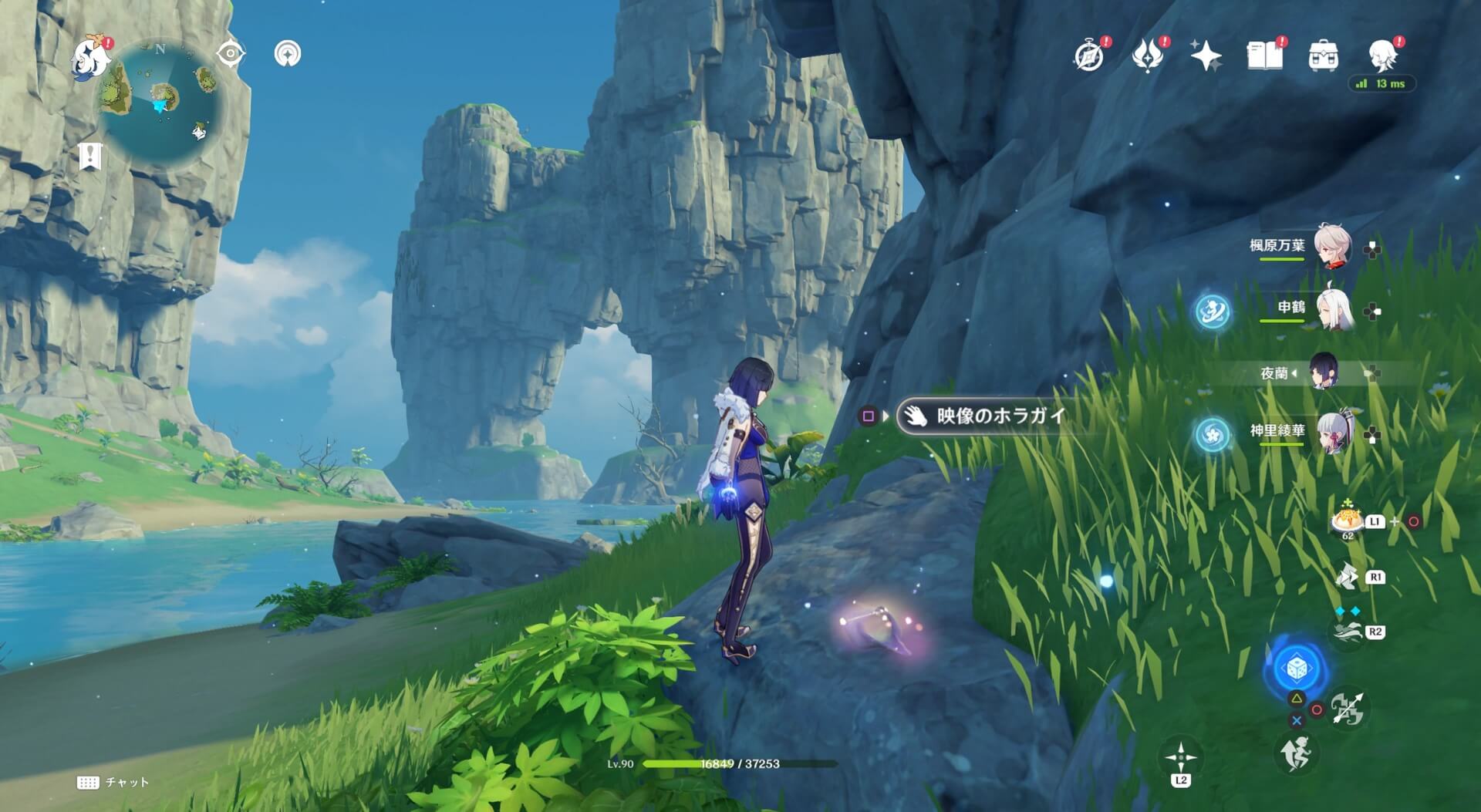This screenshot has width=1481, height=812.
Task: Open the character profile head icon
Action: coord(1381,56)
